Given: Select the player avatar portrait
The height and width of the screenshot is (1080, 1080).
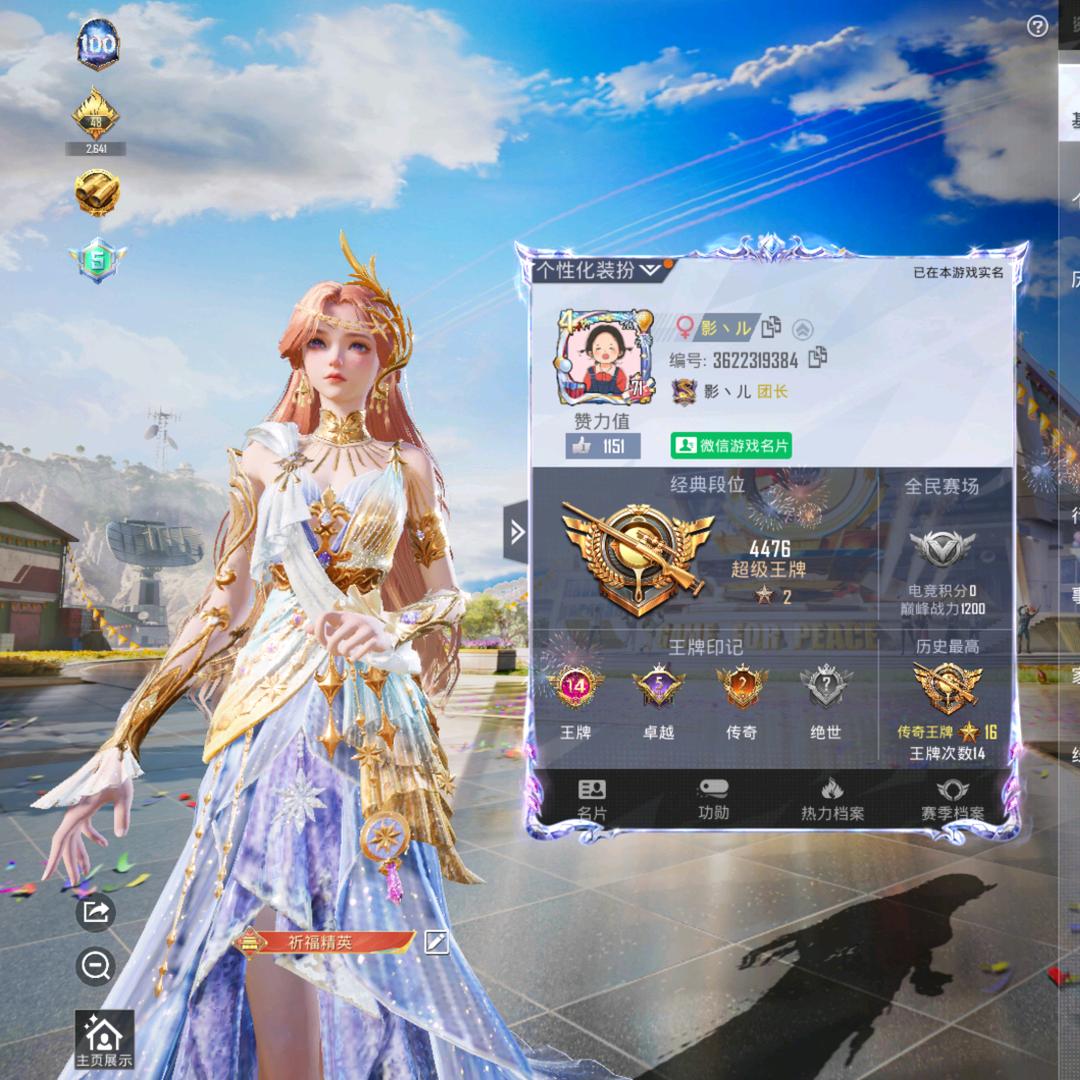Looking at the screenshot, I should tap(604, 356).
